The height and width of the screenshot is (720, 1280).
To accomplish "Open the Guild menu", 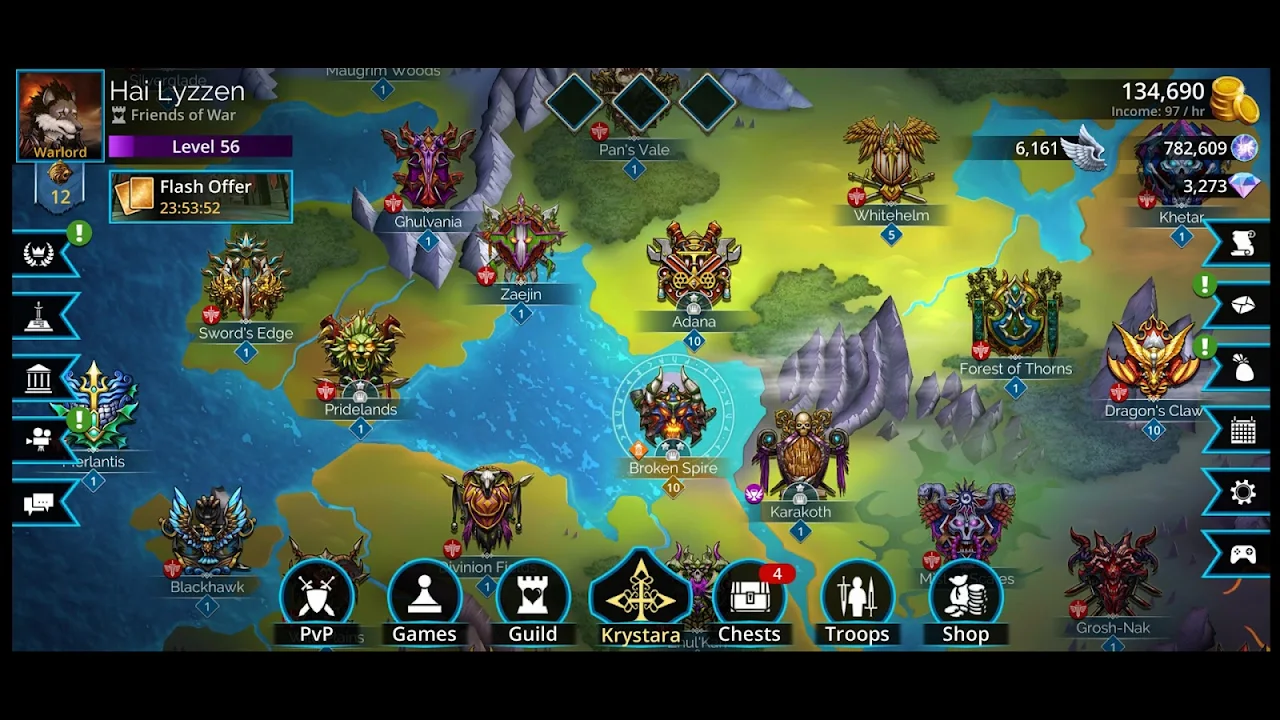I will coord(532,602).
